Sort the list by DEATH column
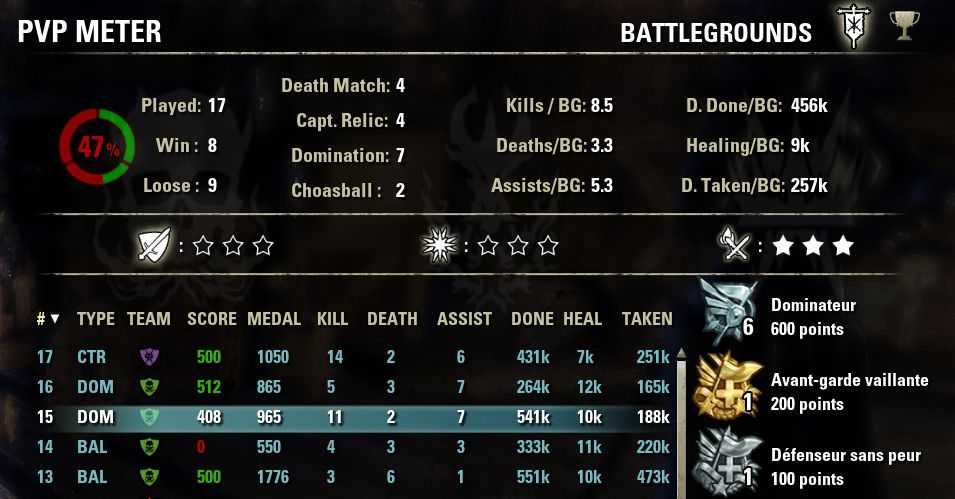Image resolution: width=955 pixels, height=499 pixels. pos(392,319)
